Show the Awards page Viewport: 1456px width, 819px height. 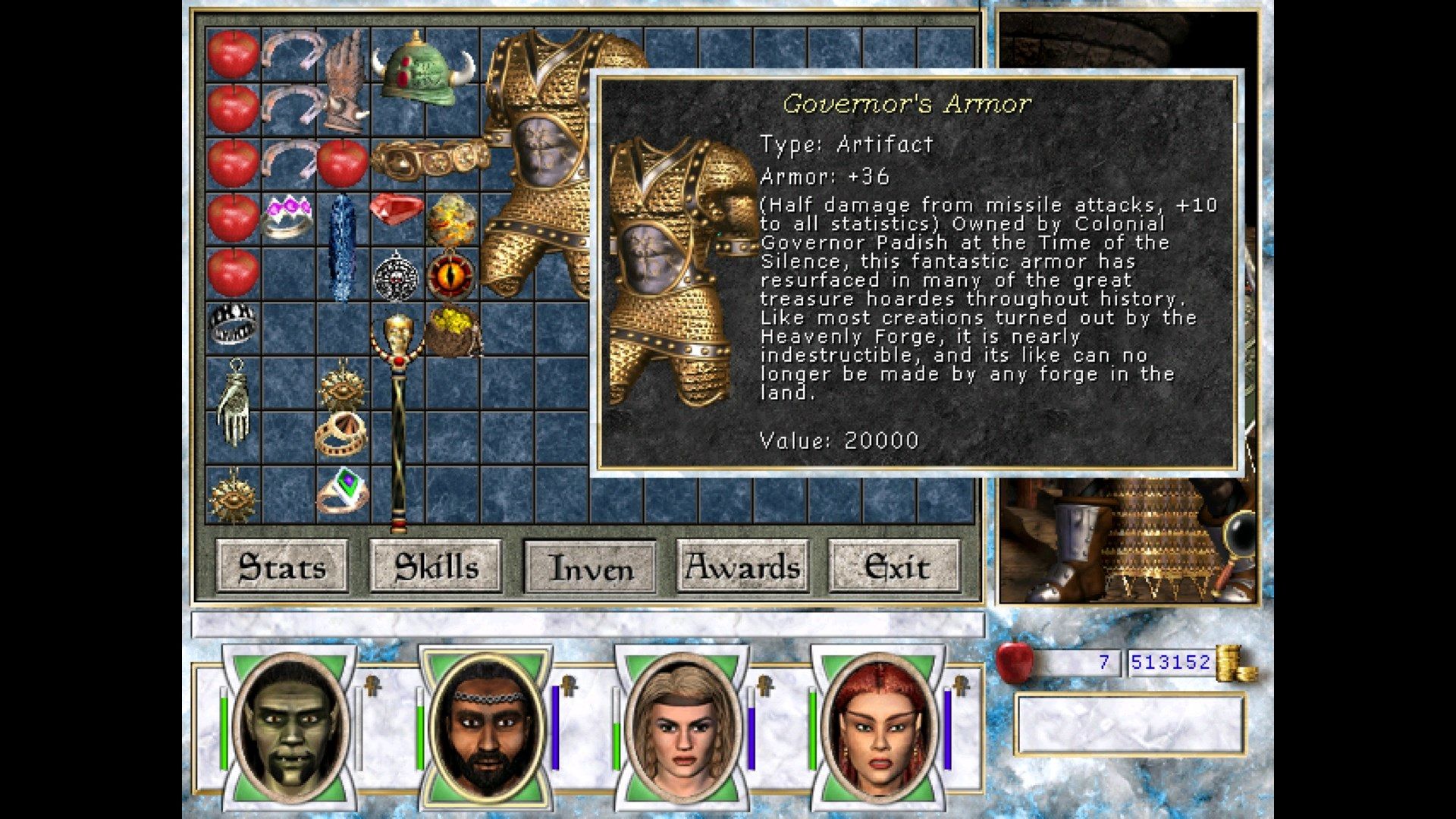[x=742, y=566]
